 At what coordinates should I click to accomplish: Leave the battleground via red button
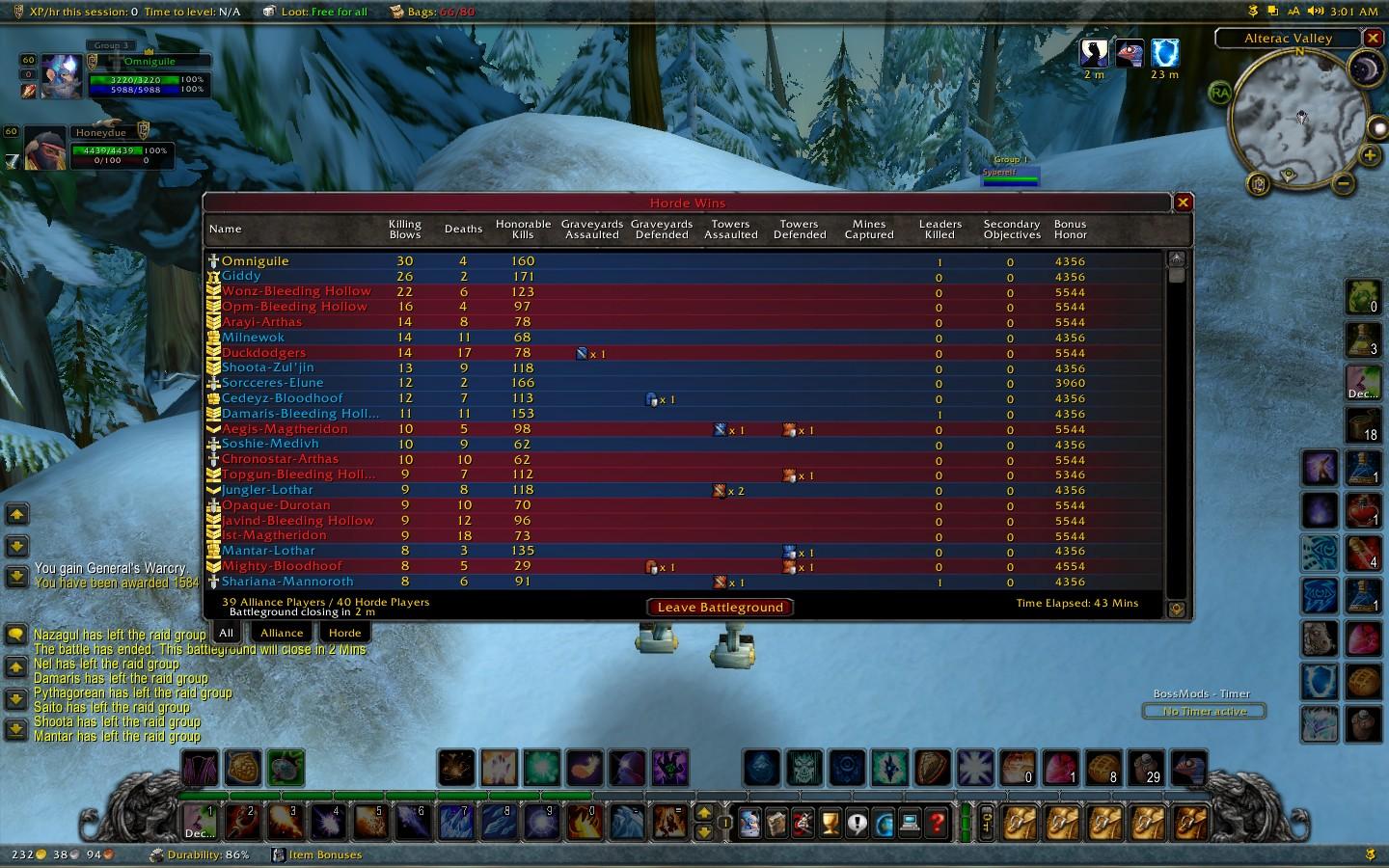(x=721, y=607)
